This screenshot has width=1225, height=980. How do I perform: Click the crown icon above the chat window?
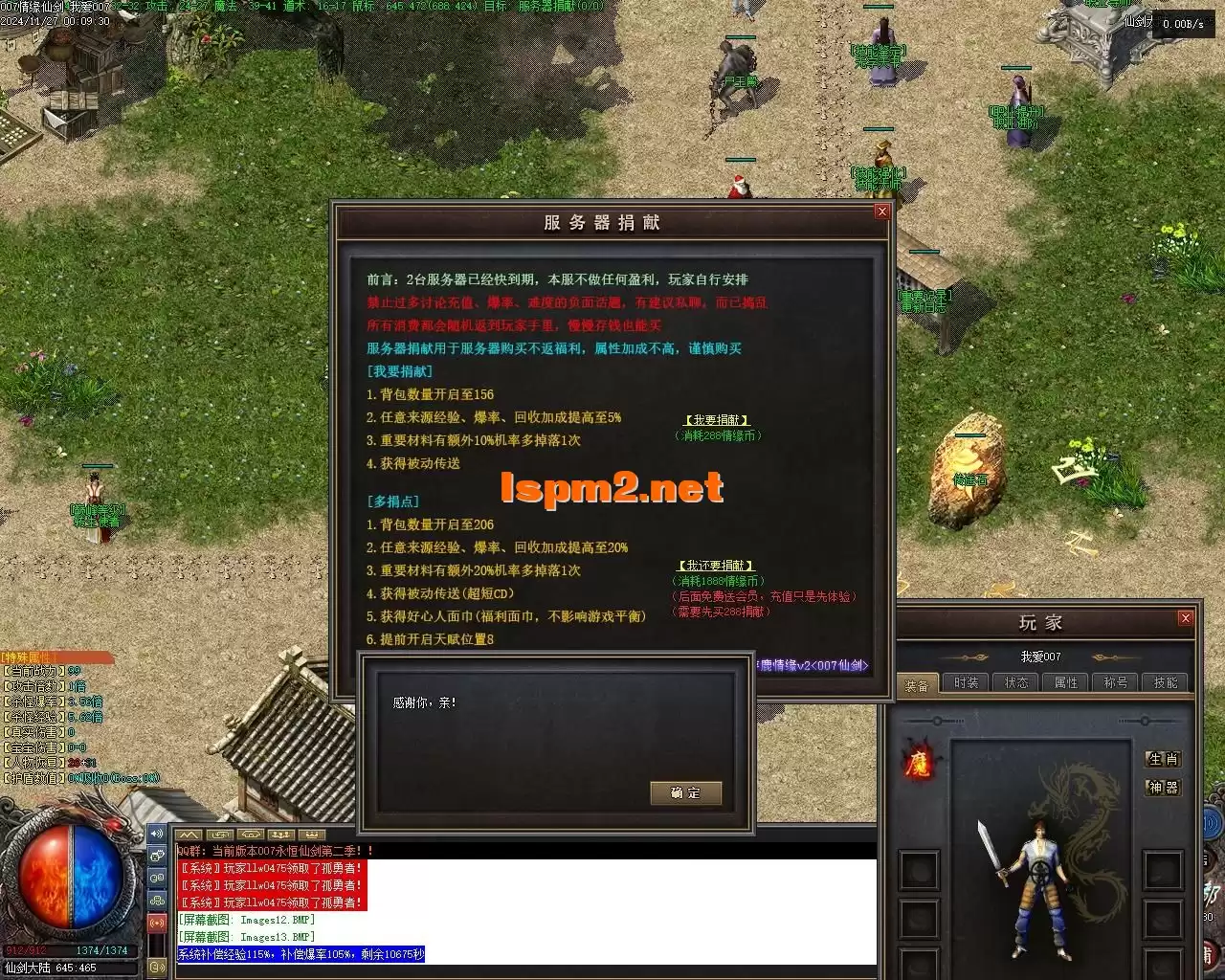click(313, 834)
